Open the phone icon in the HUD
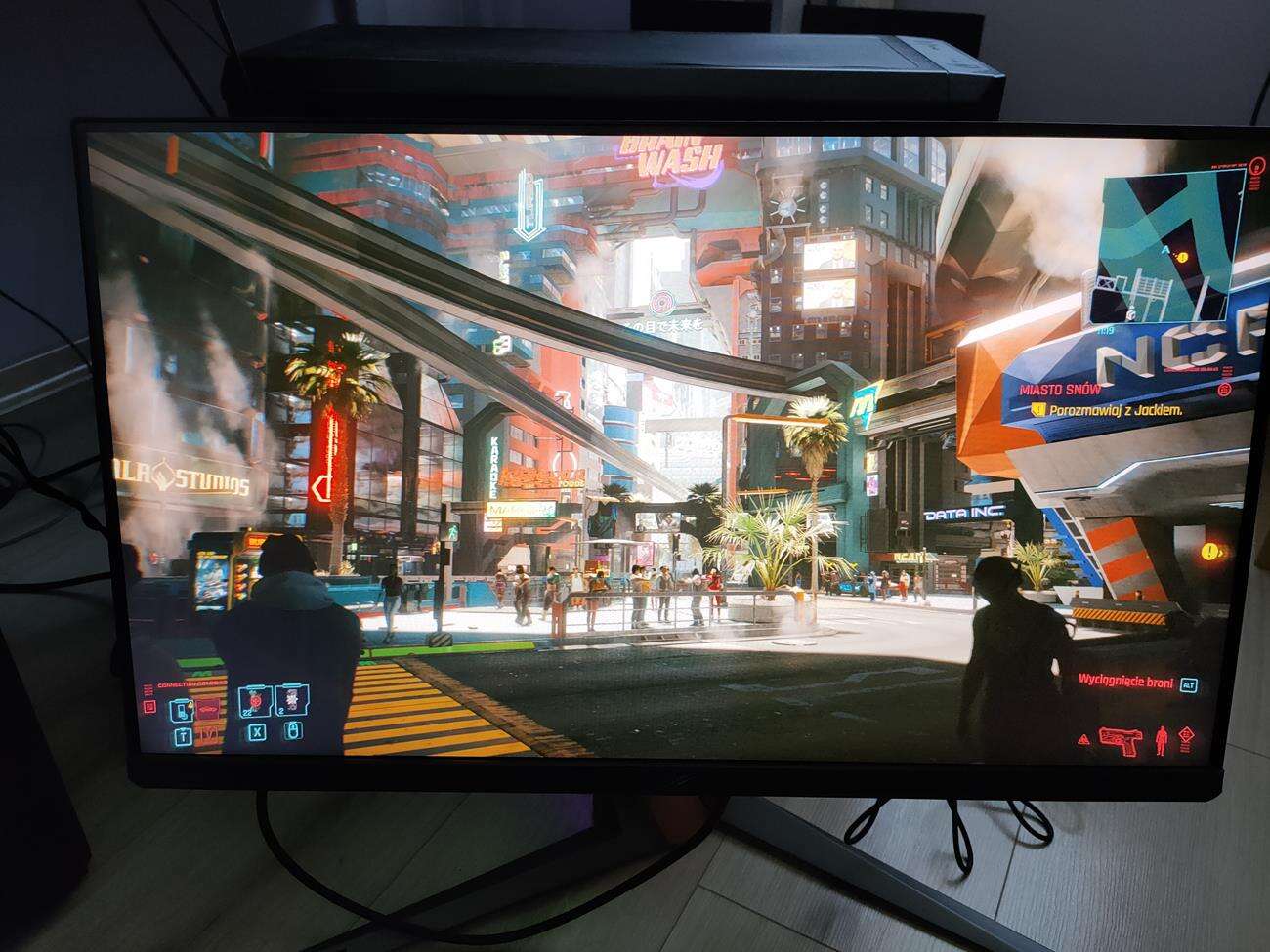The height and width of the screenshot is (952, 1270). pos(182,710)
